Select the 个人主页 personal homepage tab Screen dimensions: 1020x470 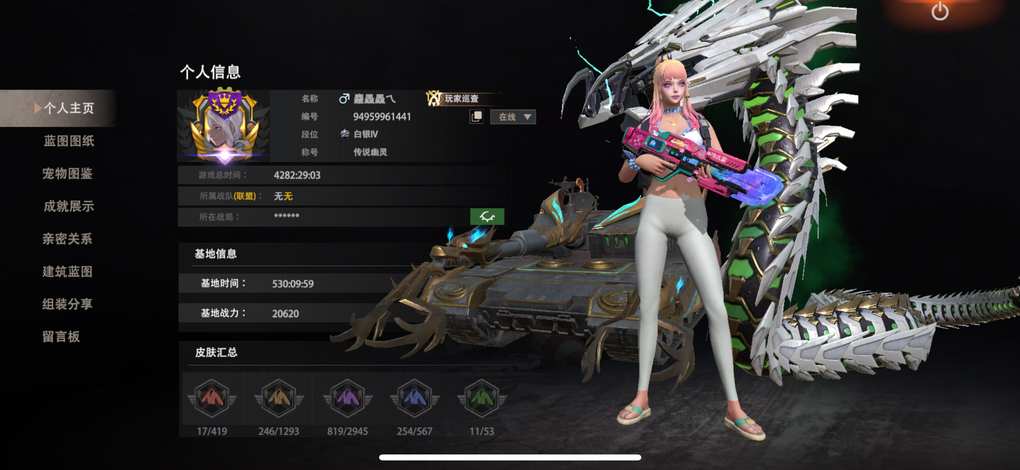[x=62, y=108]
